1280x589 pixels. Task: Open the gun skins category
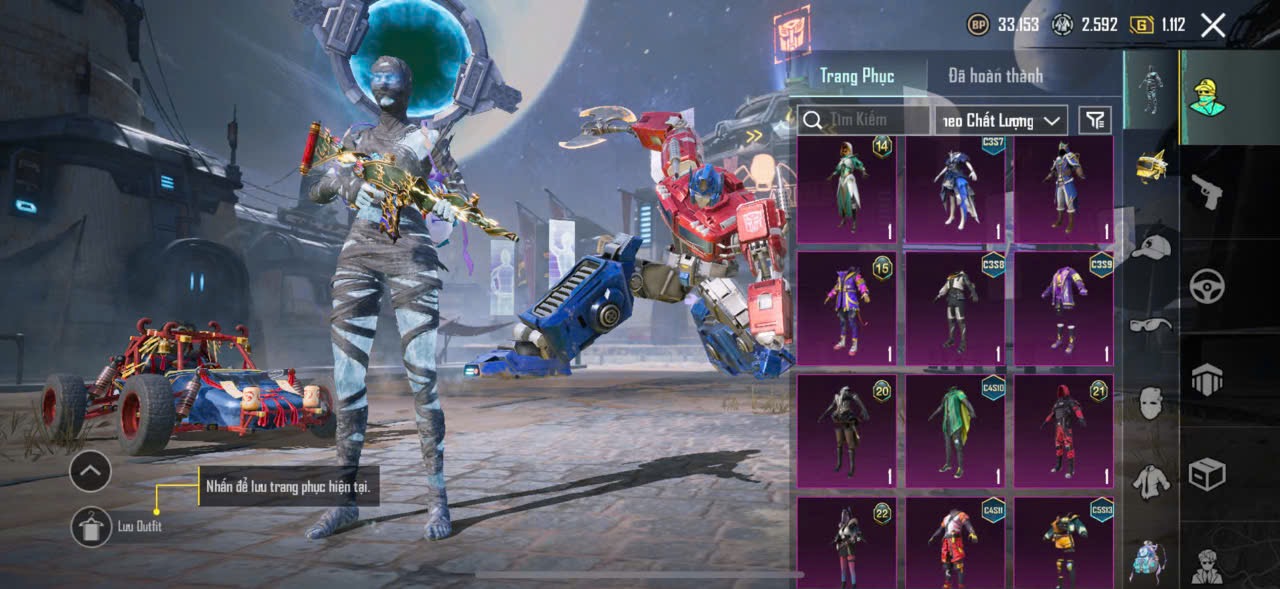pyautogui.click(x=1207, y=191)
